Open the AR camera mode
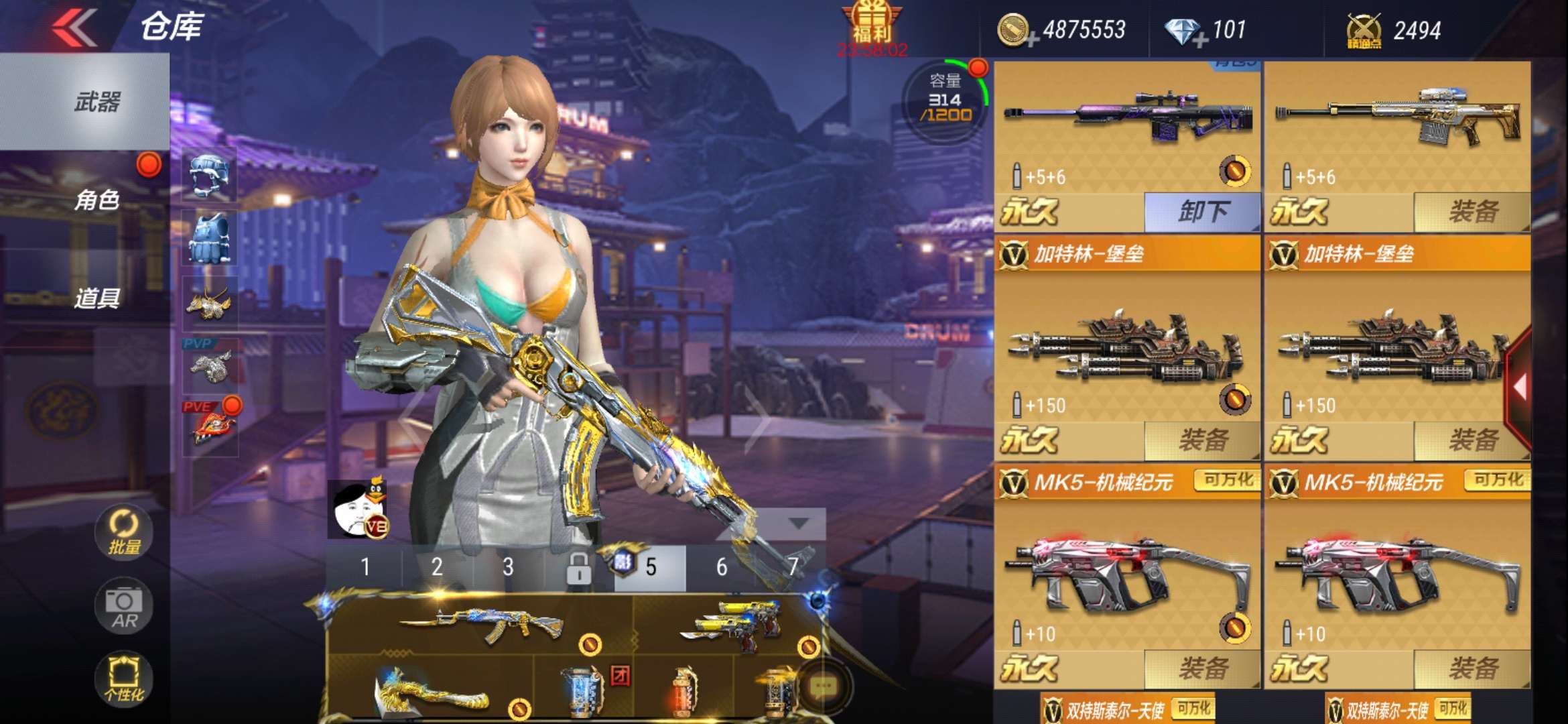Screen dimensions: 1568x724 [x=124, y=607]
